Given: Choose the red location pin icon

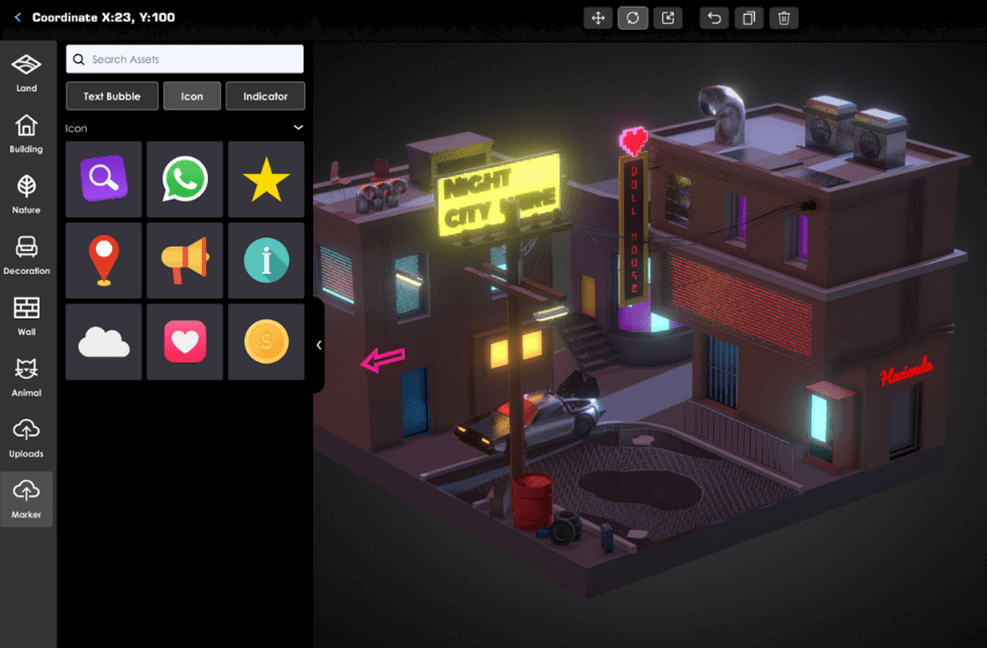Looking at the screenshot, I should point(104,260).
